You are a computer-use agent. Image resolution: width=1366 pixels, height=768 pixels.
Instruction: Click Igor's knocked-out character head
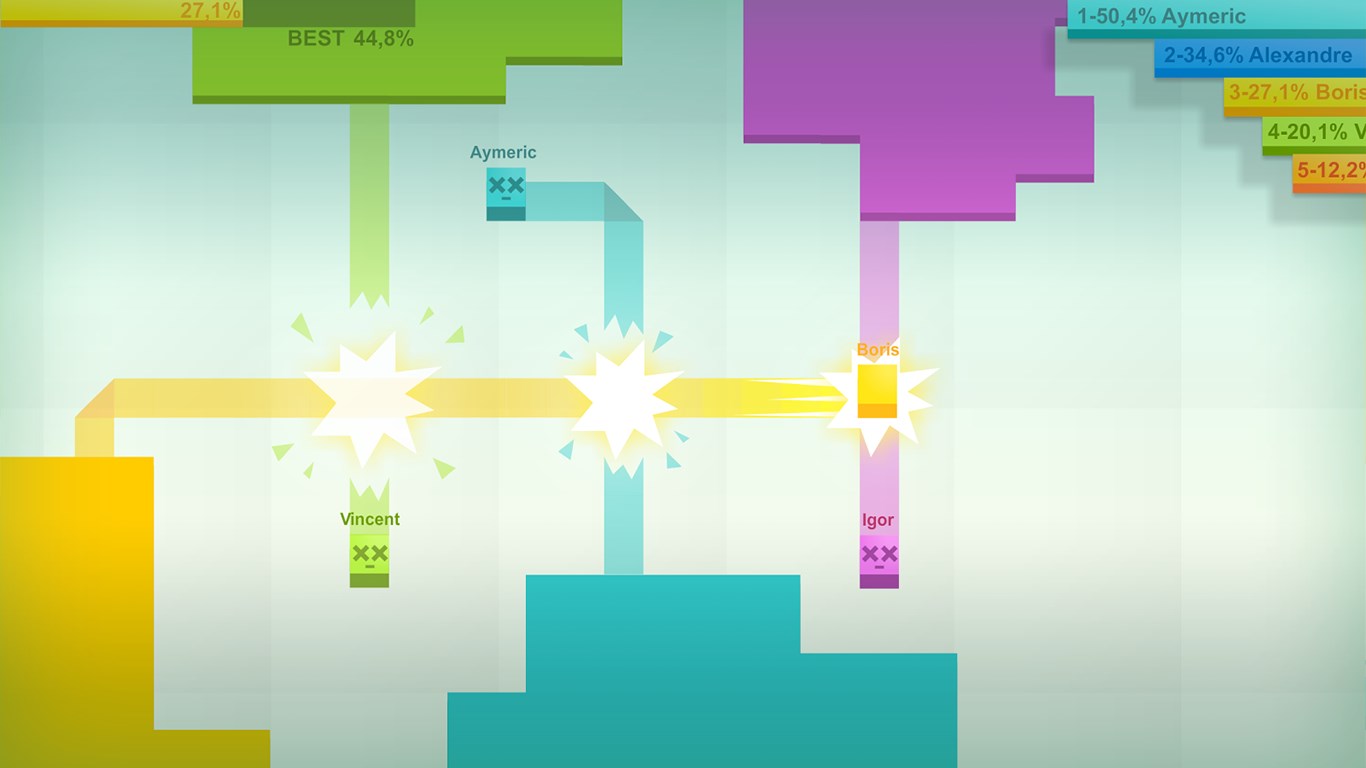click(878, 556)
